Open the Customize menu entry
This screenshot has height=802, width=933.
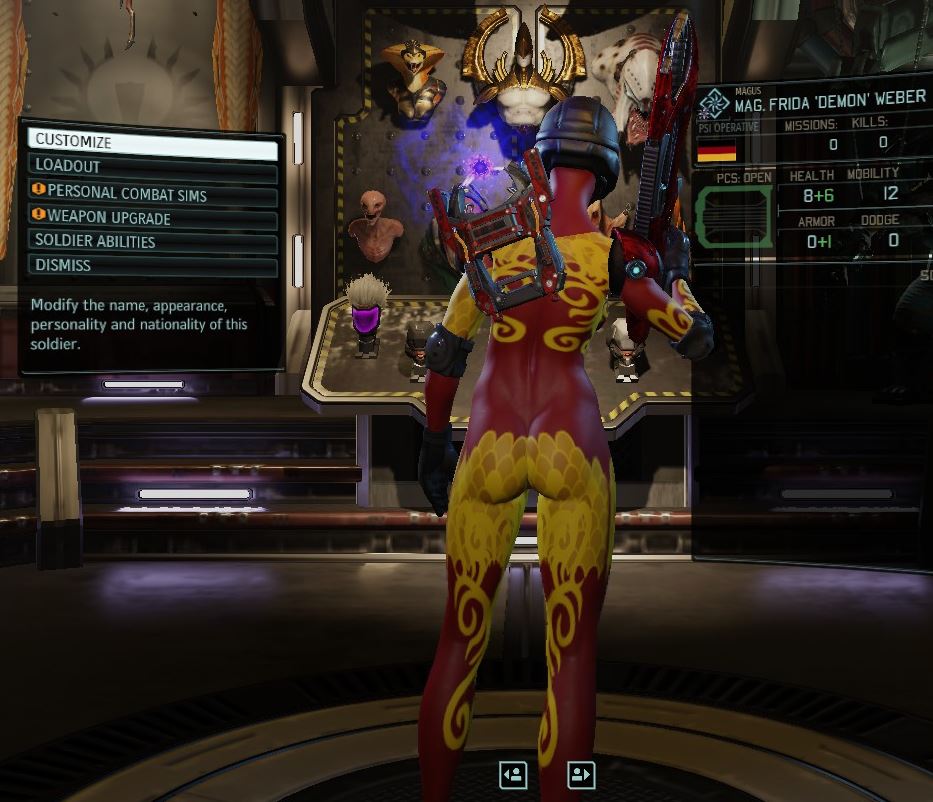pos(152,142)
